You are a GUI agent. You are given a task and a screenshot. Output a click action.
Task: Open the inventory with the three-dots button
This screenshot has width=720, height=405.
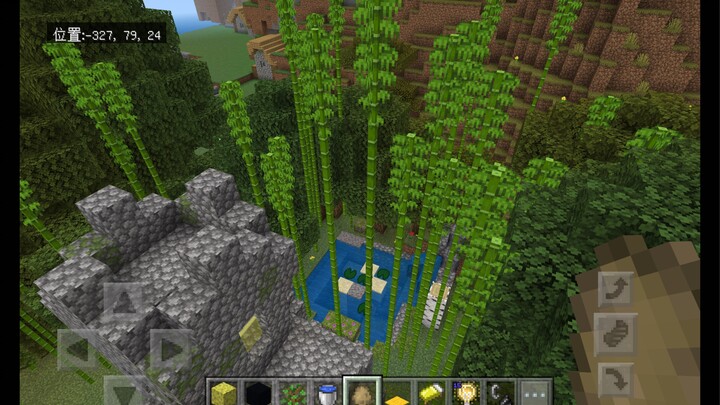tap(536, 393)
